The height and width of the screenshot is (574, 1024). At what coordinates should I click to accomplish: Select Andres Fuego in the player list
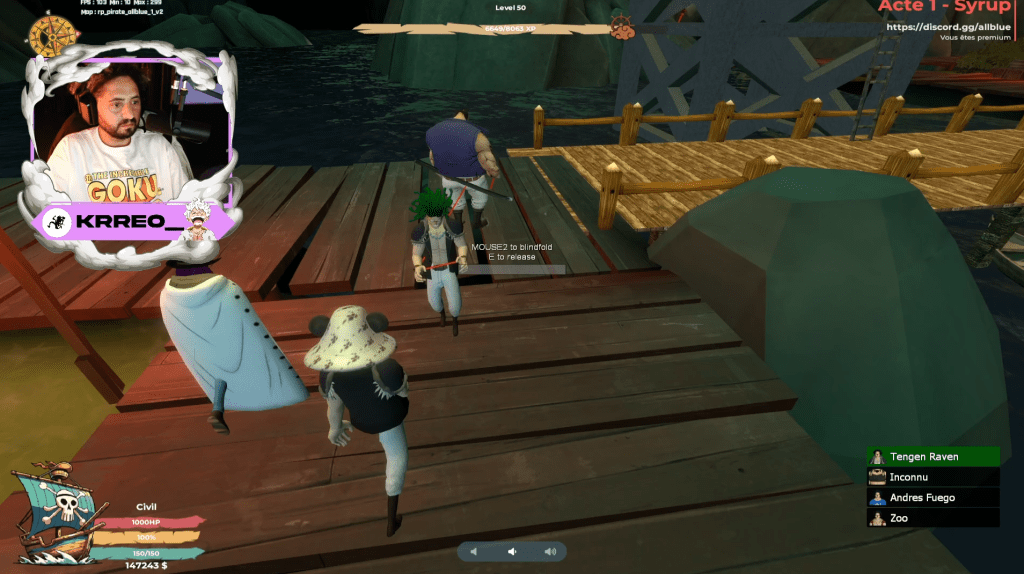932,497
